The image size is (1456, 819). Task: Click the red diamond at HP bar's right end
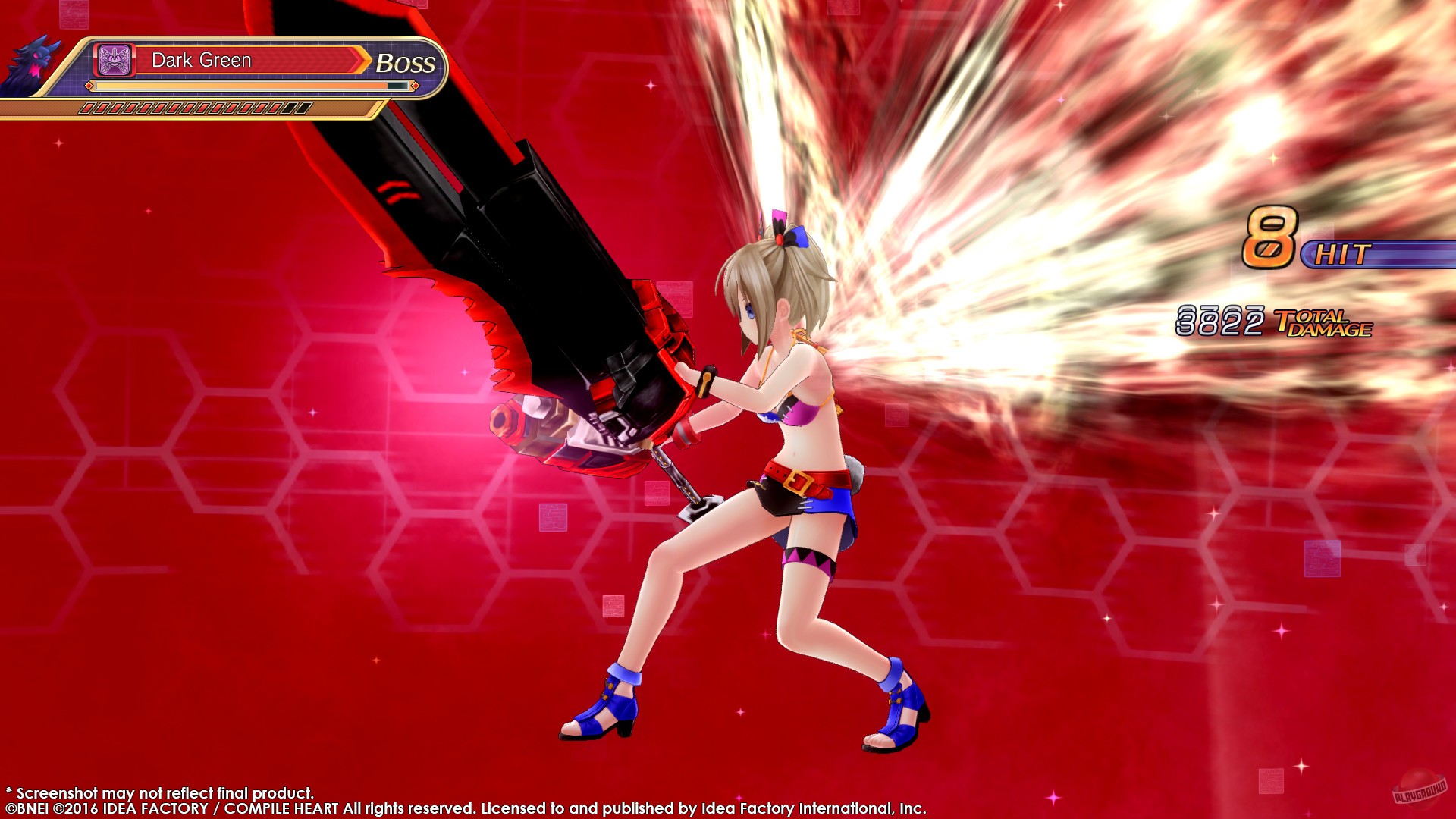415,87
